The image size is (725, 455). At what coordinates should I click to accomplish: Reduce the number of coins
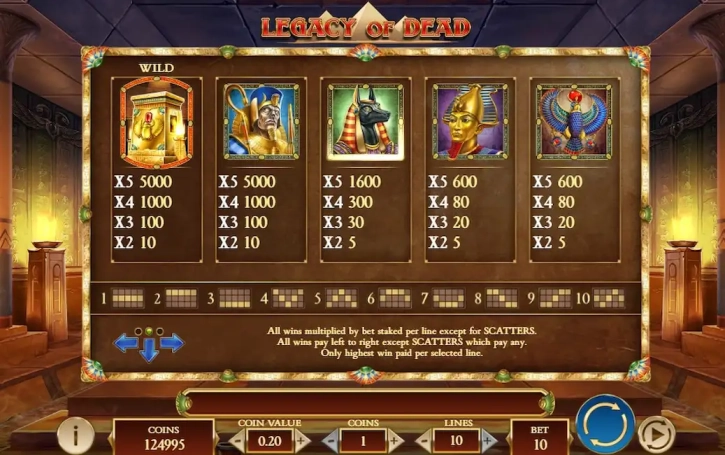[x=331, y=440]
